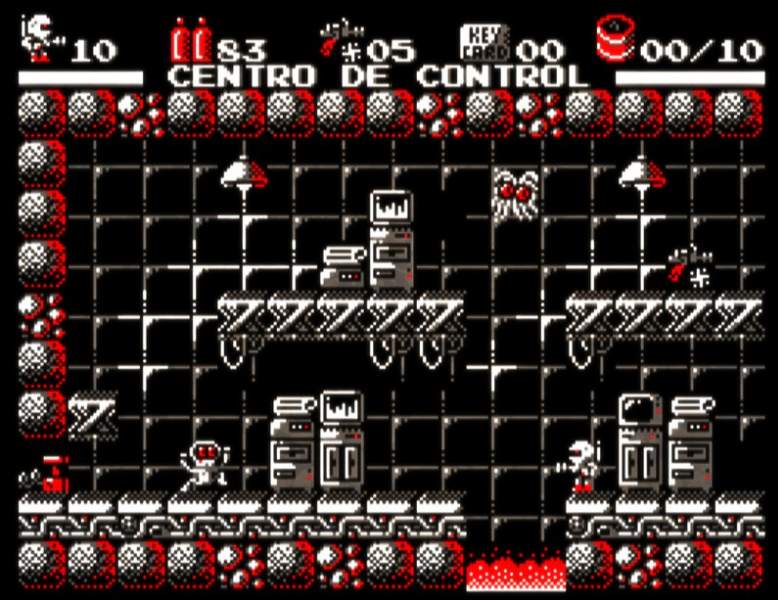Click the red spray gun item icon
The height and width of the screenshot is (600, 778).
tap(335, 38)
